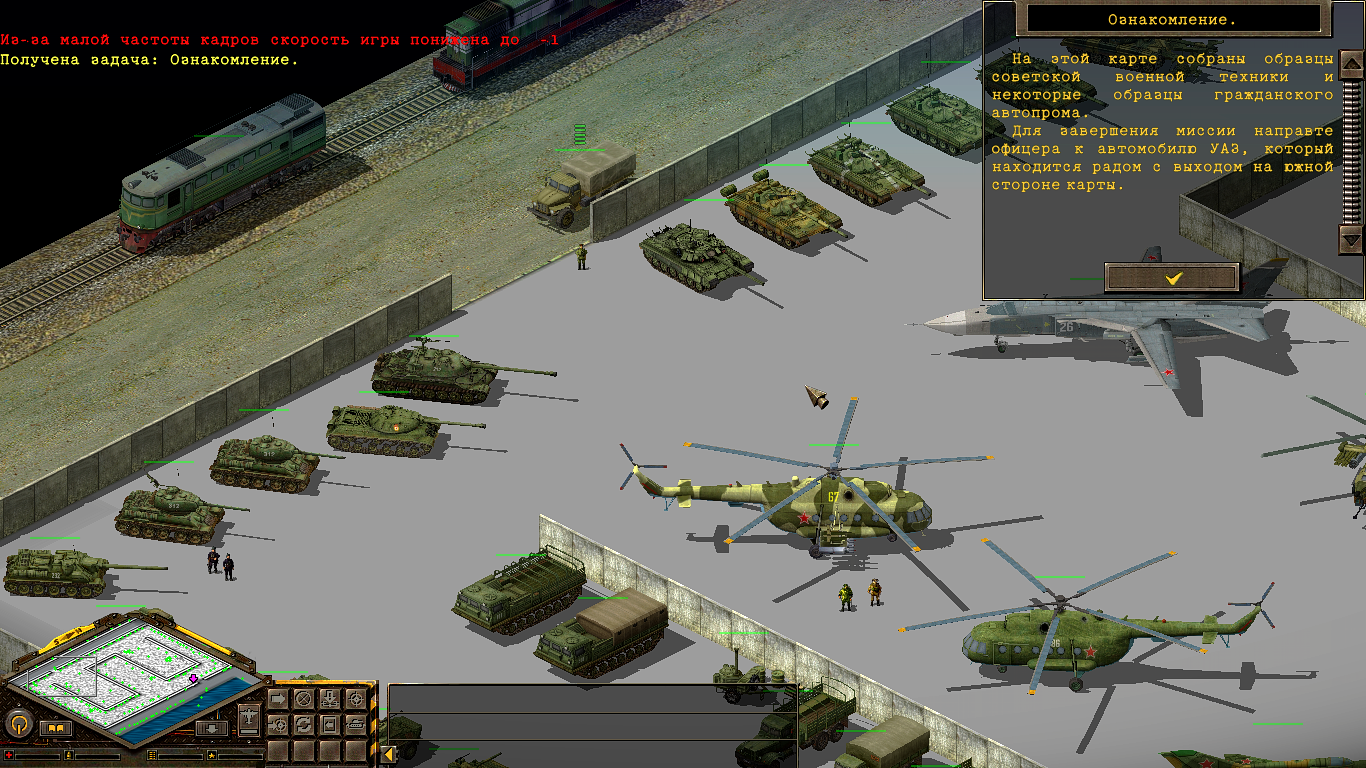Open mission objectives with the book icon
The image size is (1366, 768).
56,727
